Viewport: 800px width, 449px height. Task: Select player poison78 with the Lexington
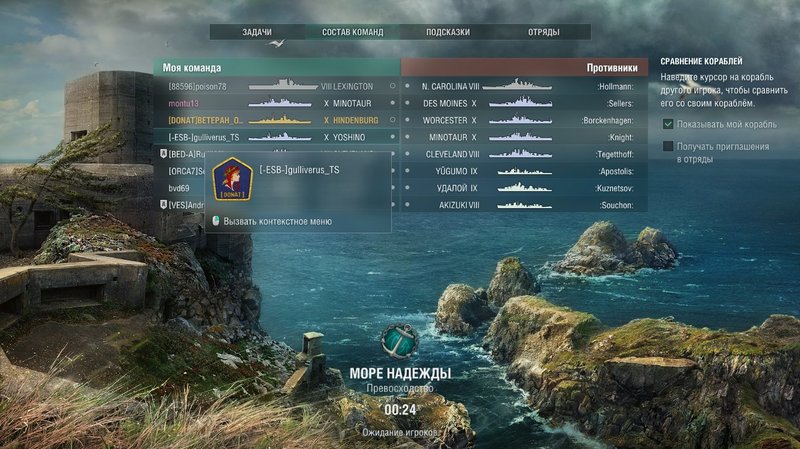[x=198, y=87]
